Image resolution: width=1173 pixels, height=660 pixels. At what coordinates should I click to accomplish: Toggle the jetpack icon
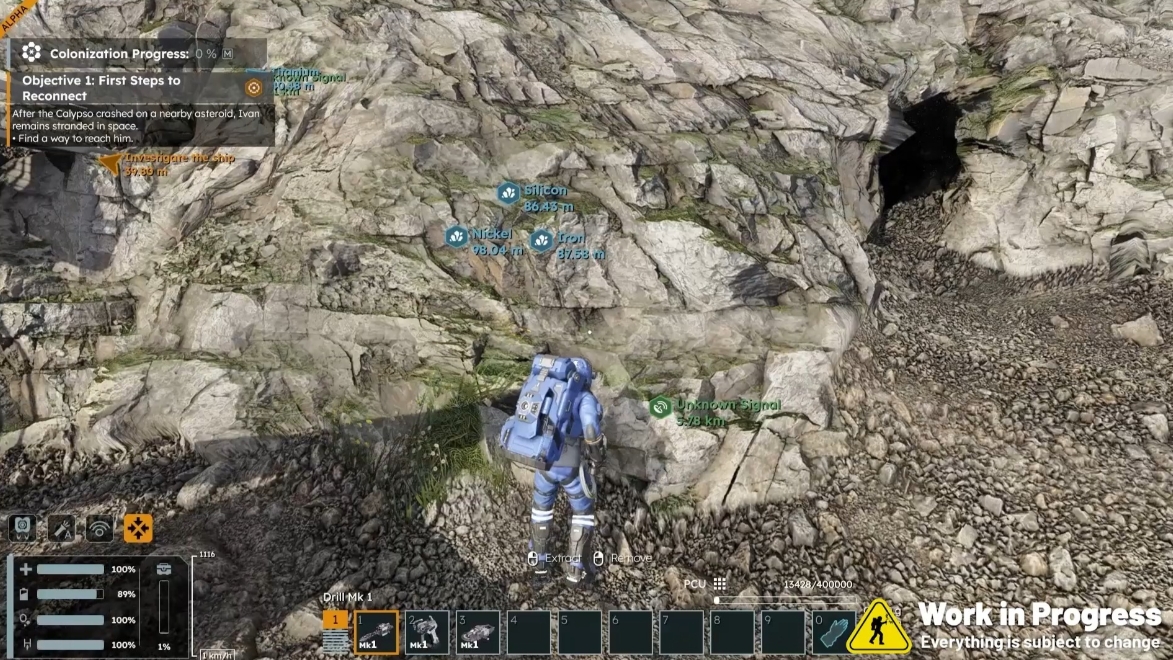(22, 528)
